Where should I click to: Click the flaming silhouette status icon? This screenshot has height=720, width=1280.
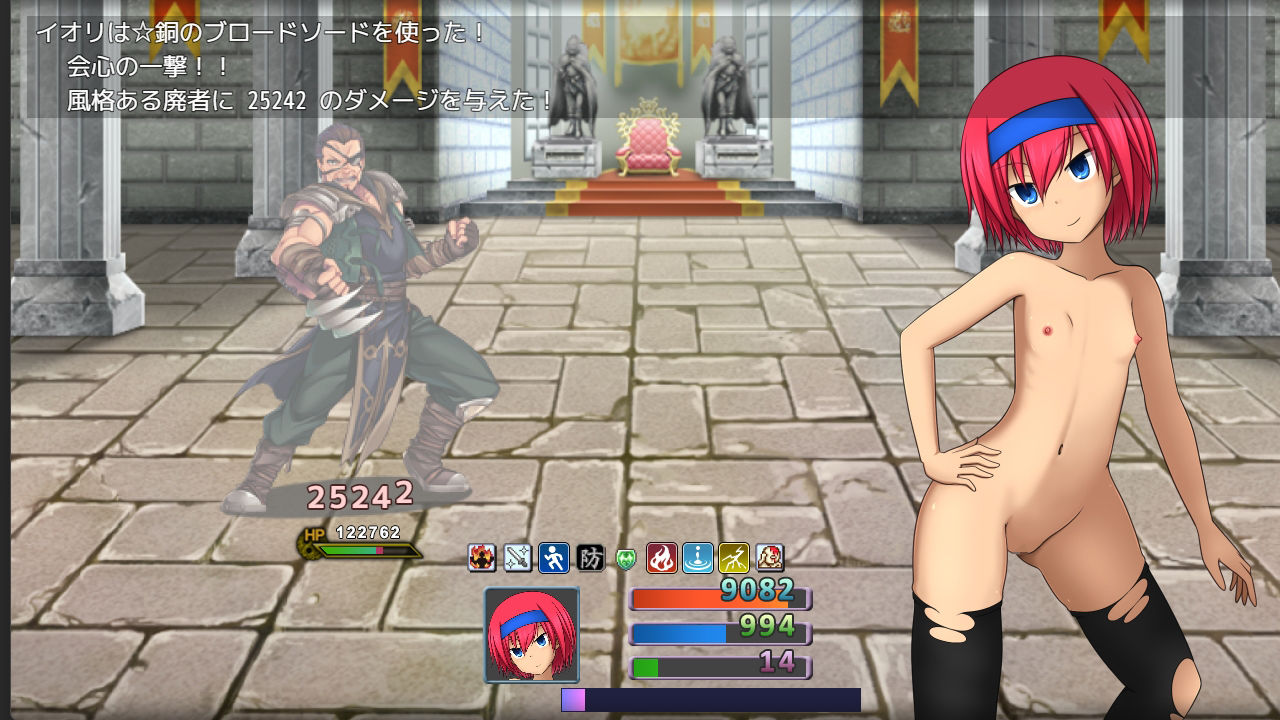tap(482, 558)
